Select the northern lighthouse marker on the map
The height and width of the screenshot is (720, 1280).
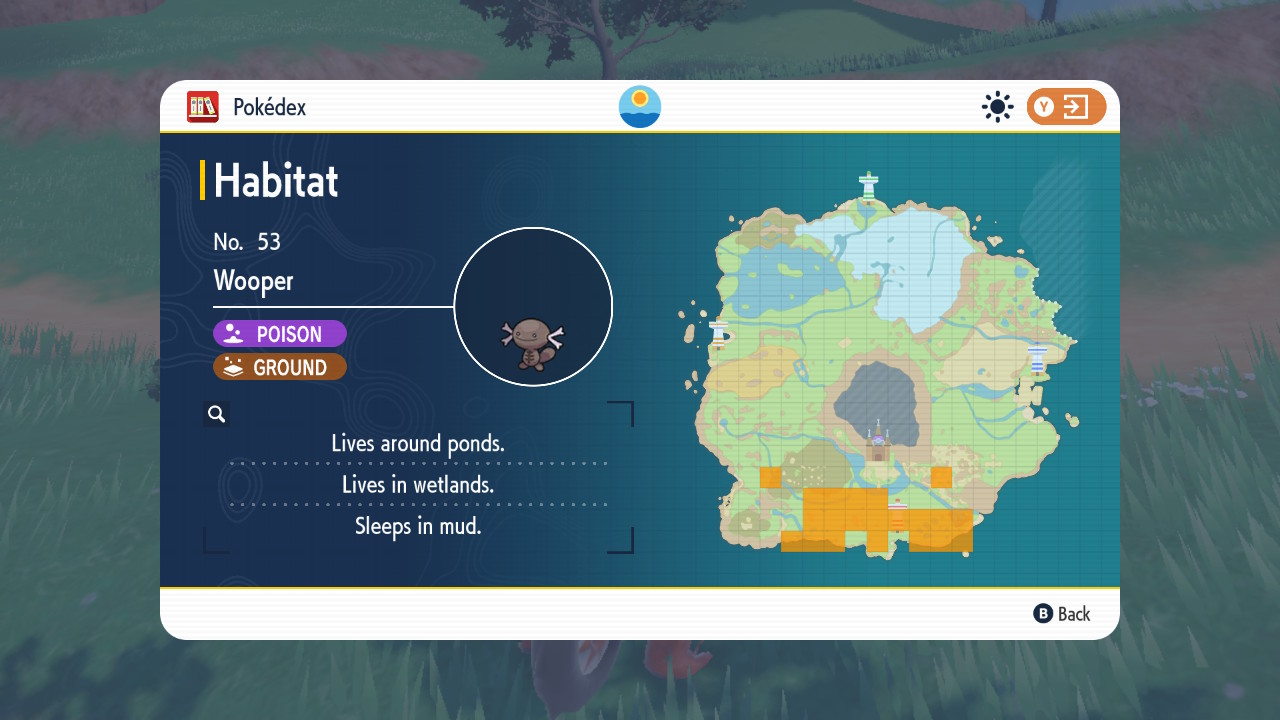coord(868,186)
